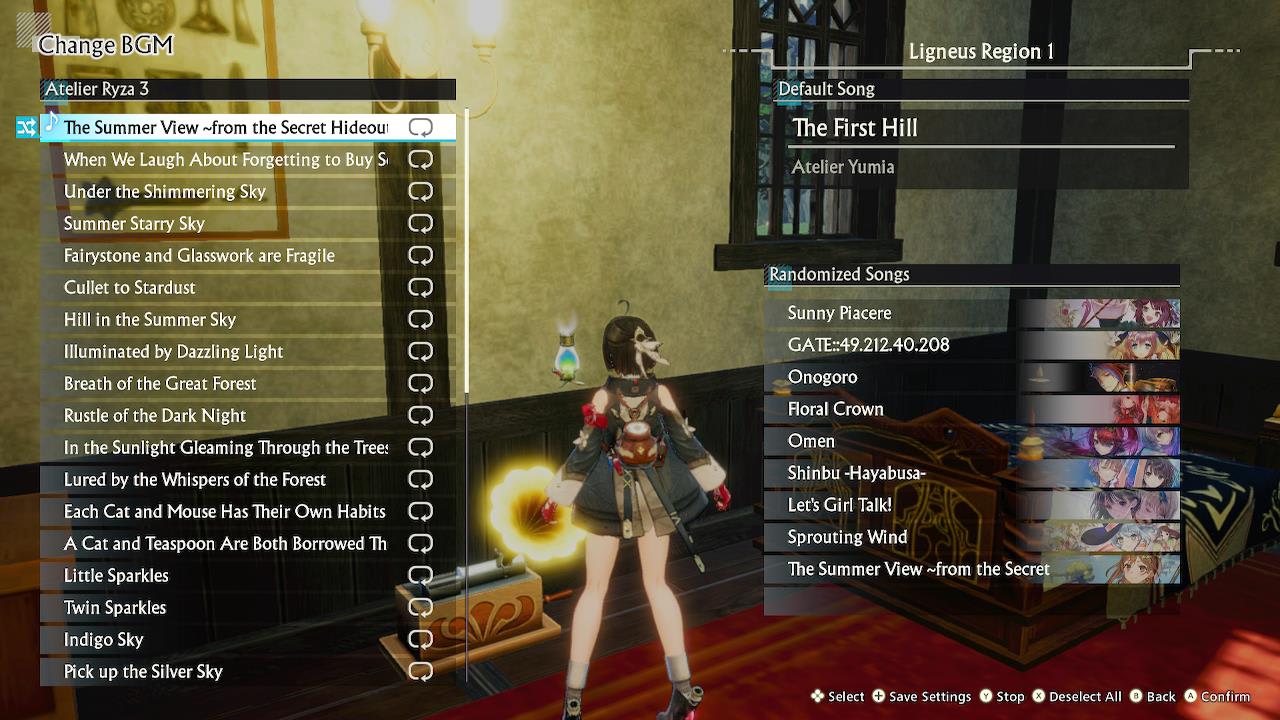Click the loop icon next to Indigo Sky
Viewport: 1280px width, 720px height.
coord(420,639)
